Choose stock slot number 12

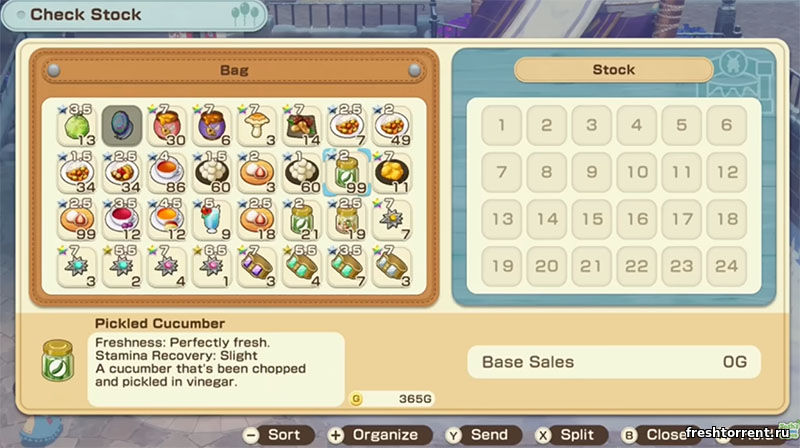[727, 173]
